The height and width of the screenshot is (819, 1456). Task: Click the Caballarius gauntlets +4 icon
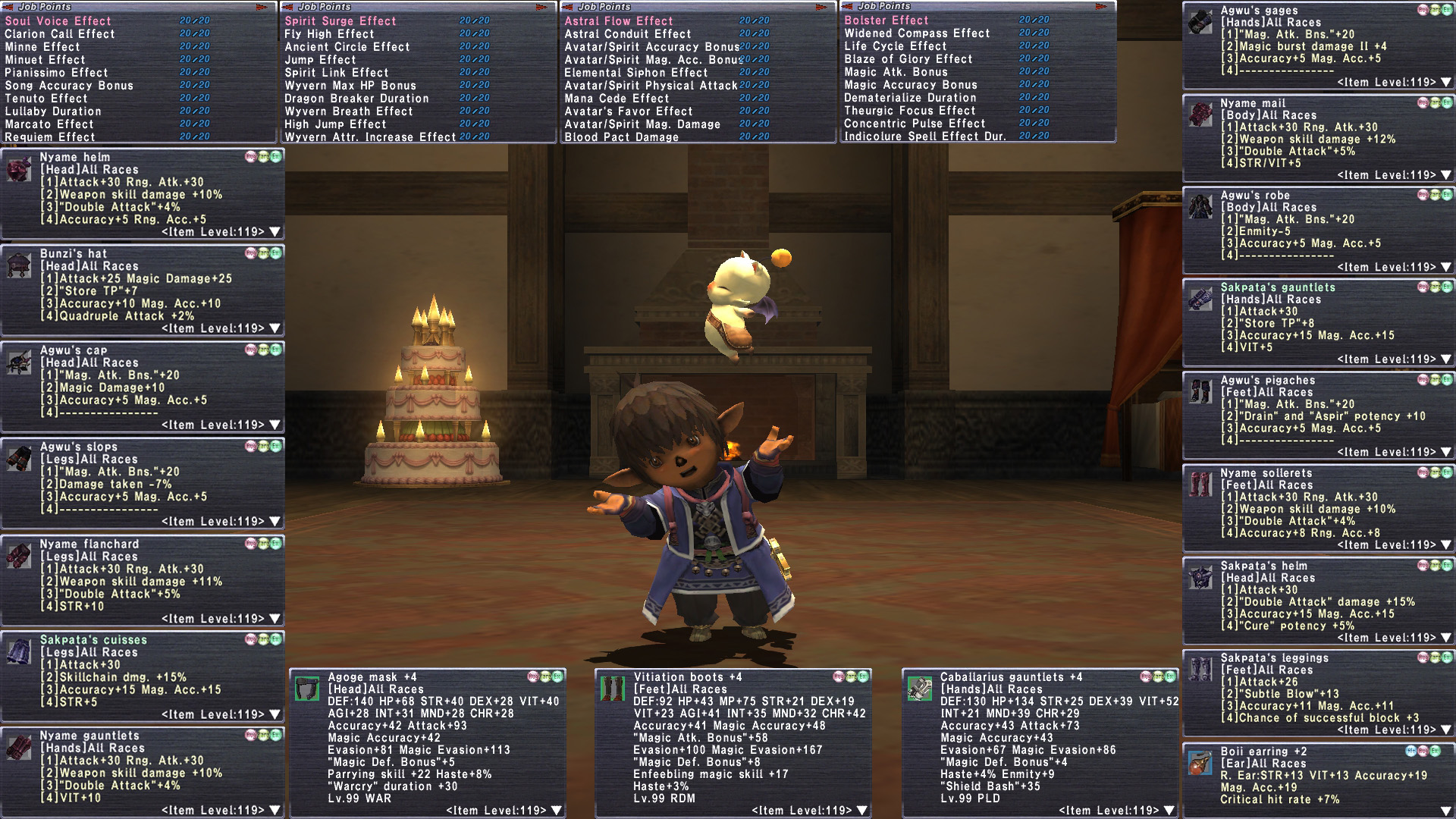(920, 689)
